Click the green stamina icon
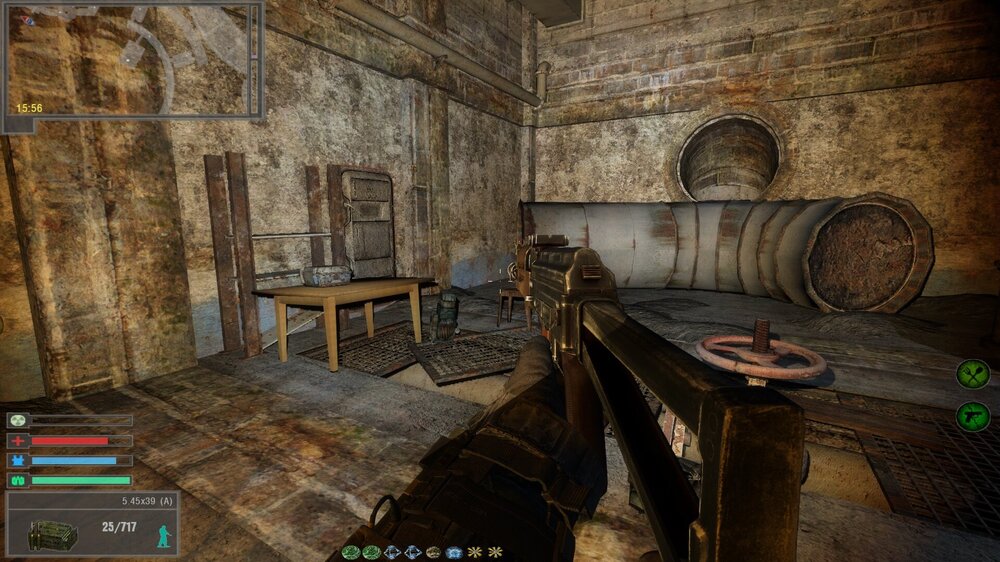The height and width of the screenshot is (562, 1000). [x=16, y=481]
